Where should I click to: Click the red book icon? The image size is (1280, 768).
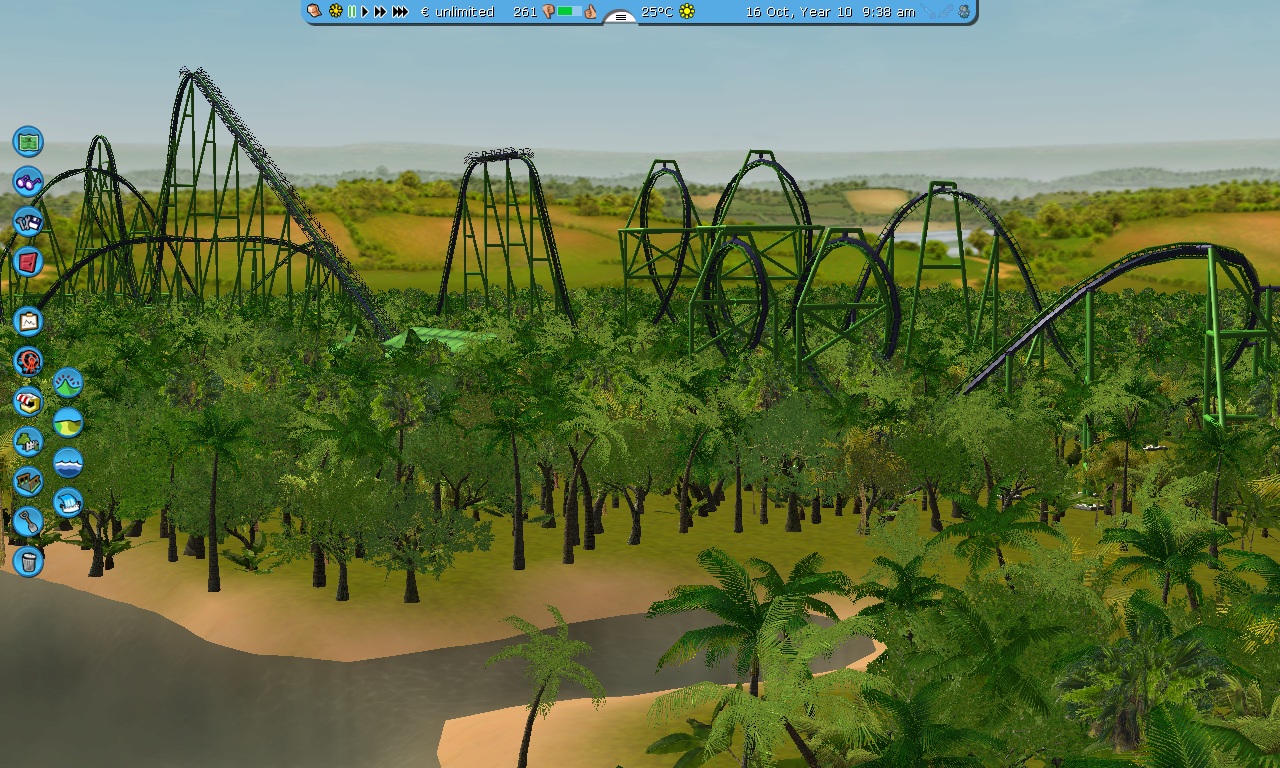click(x=28, y=262)
